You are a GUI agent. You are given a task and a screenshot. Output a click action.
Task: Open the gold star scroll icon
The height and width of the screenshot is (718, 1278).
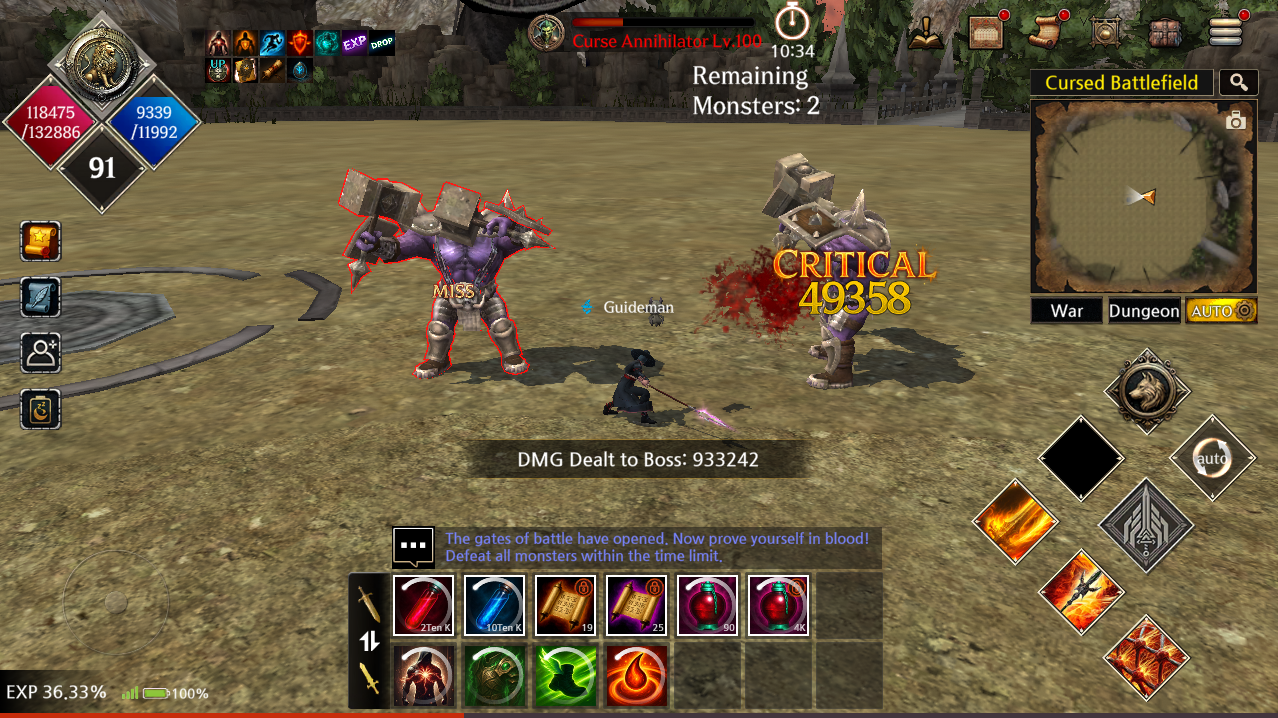41,241
